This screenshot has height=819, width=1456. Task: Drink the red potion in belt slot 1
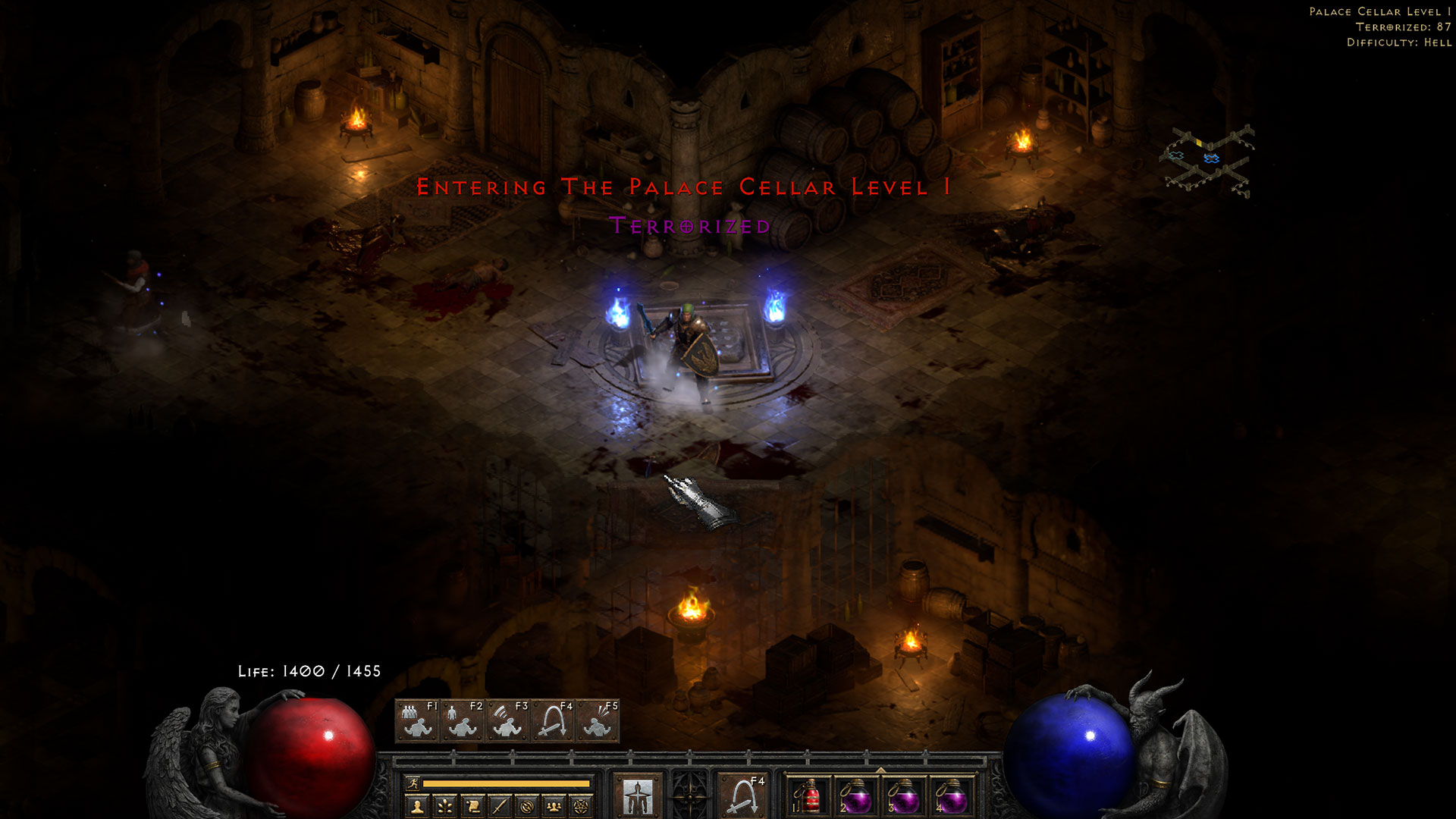coord(810,795)
